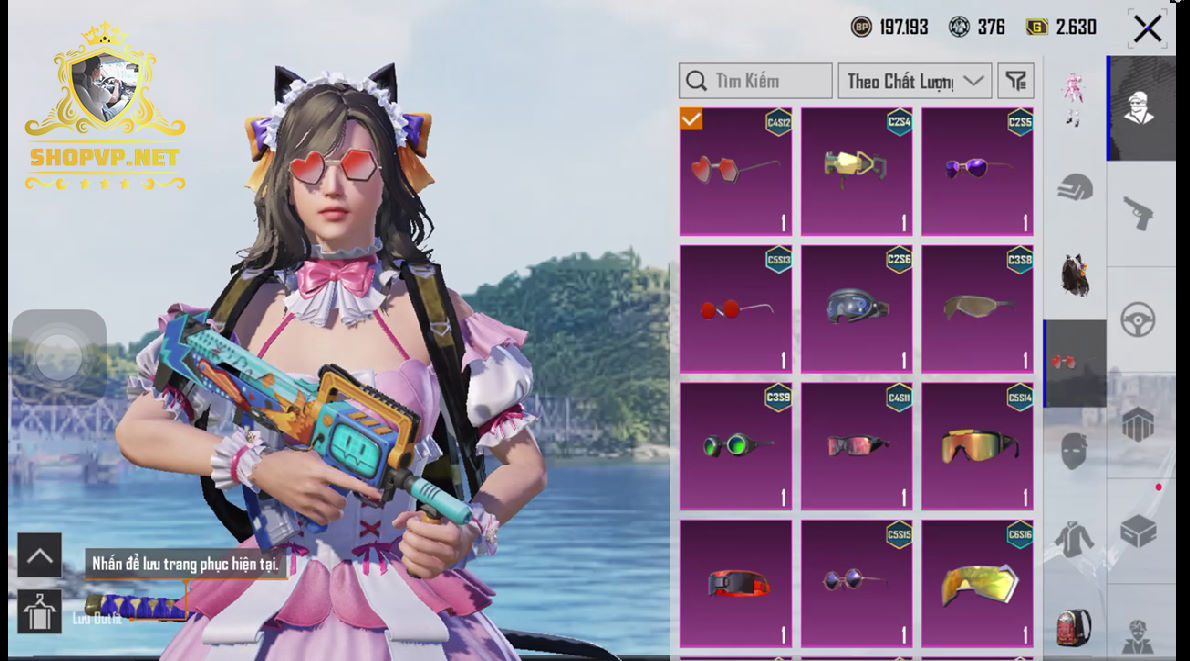The image size is (1190, 661).
Task: Close the inventory with the X button
Action: (1147, 29)
